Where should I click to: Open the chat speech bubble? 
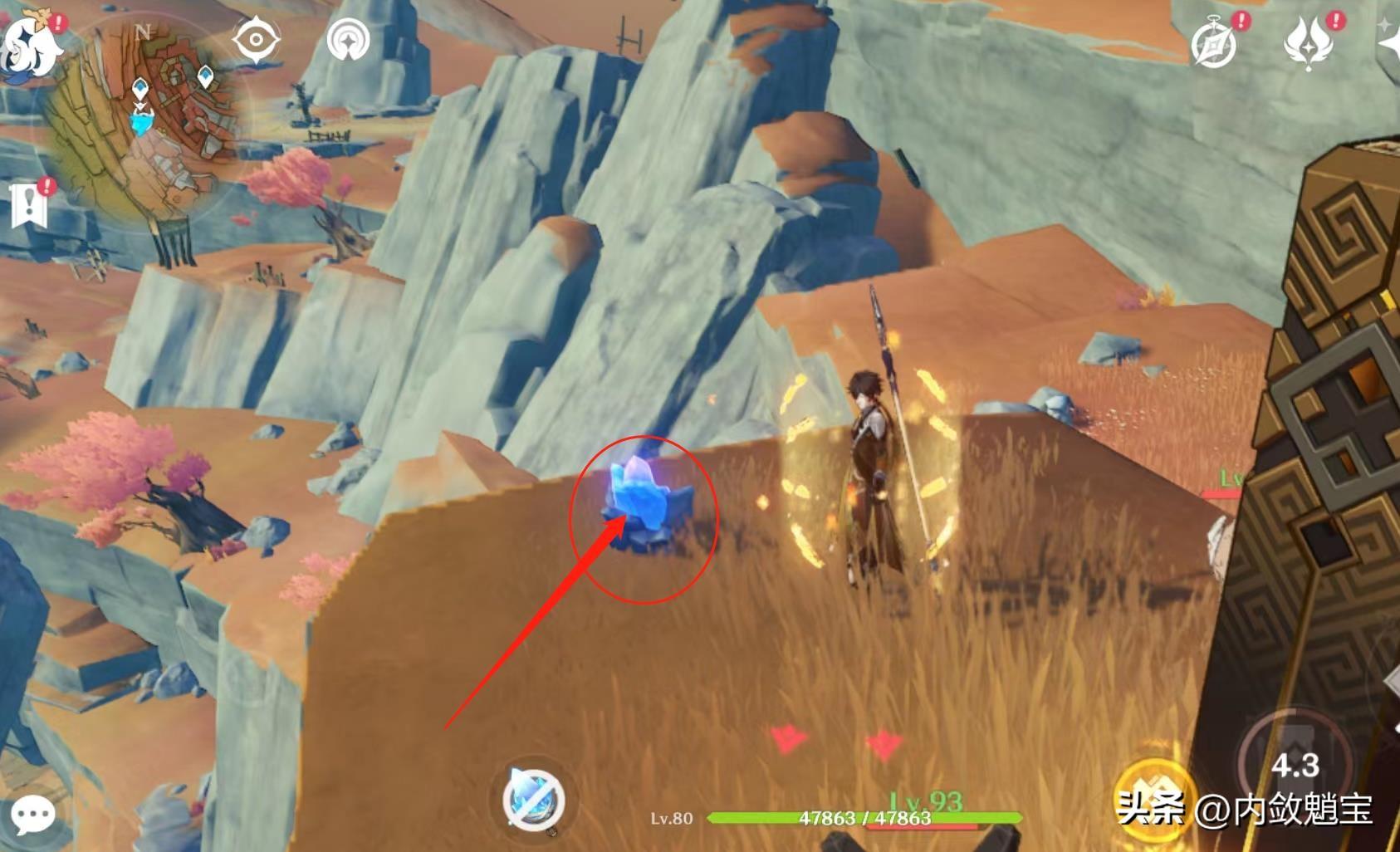(x=33, y=815)
